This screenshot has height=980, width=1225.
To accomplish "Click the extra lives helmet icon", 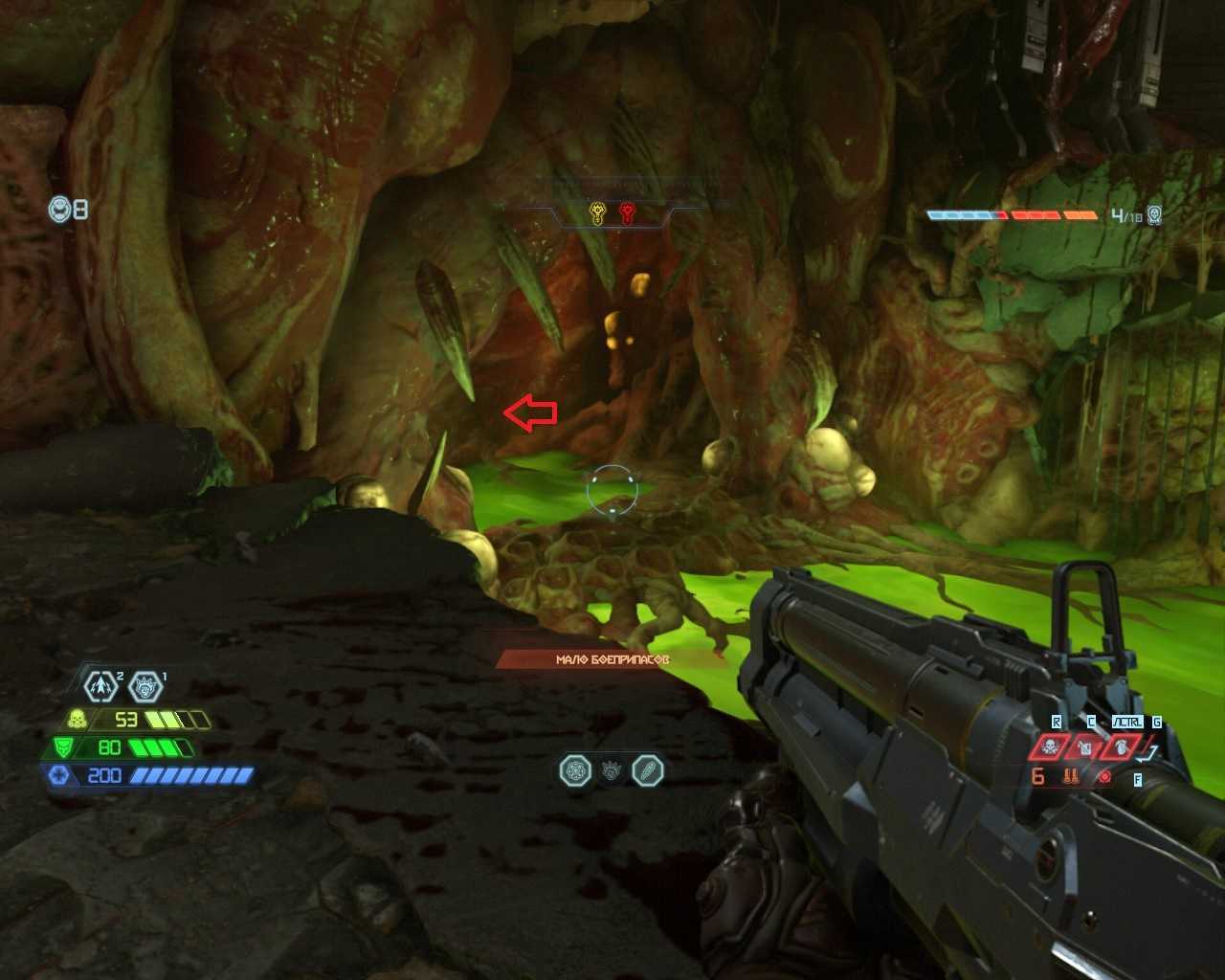I will click(60, 209).
